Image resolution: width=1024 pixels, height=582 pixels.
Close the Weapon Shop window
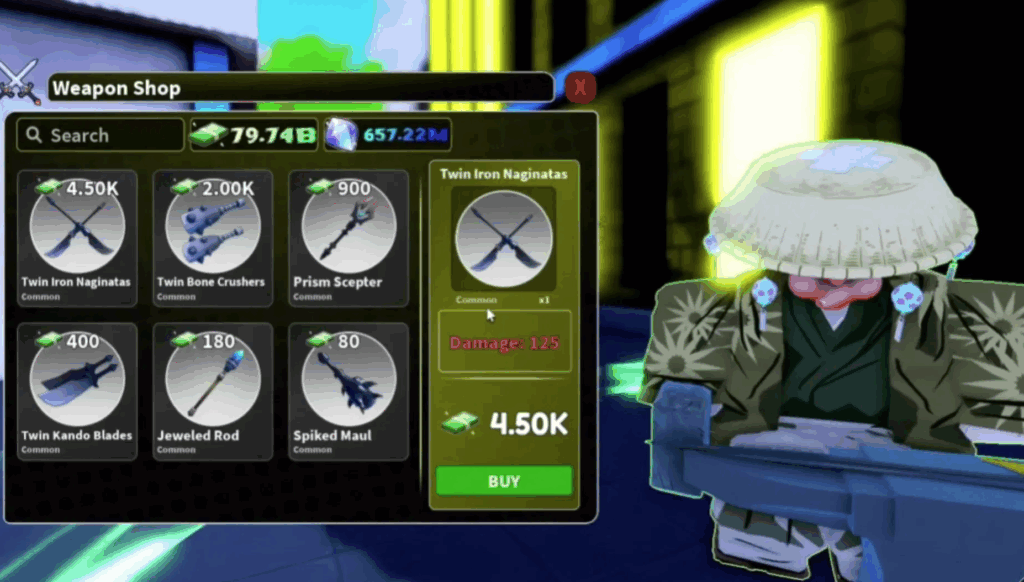pyautogui.click(x=580, y=88)
